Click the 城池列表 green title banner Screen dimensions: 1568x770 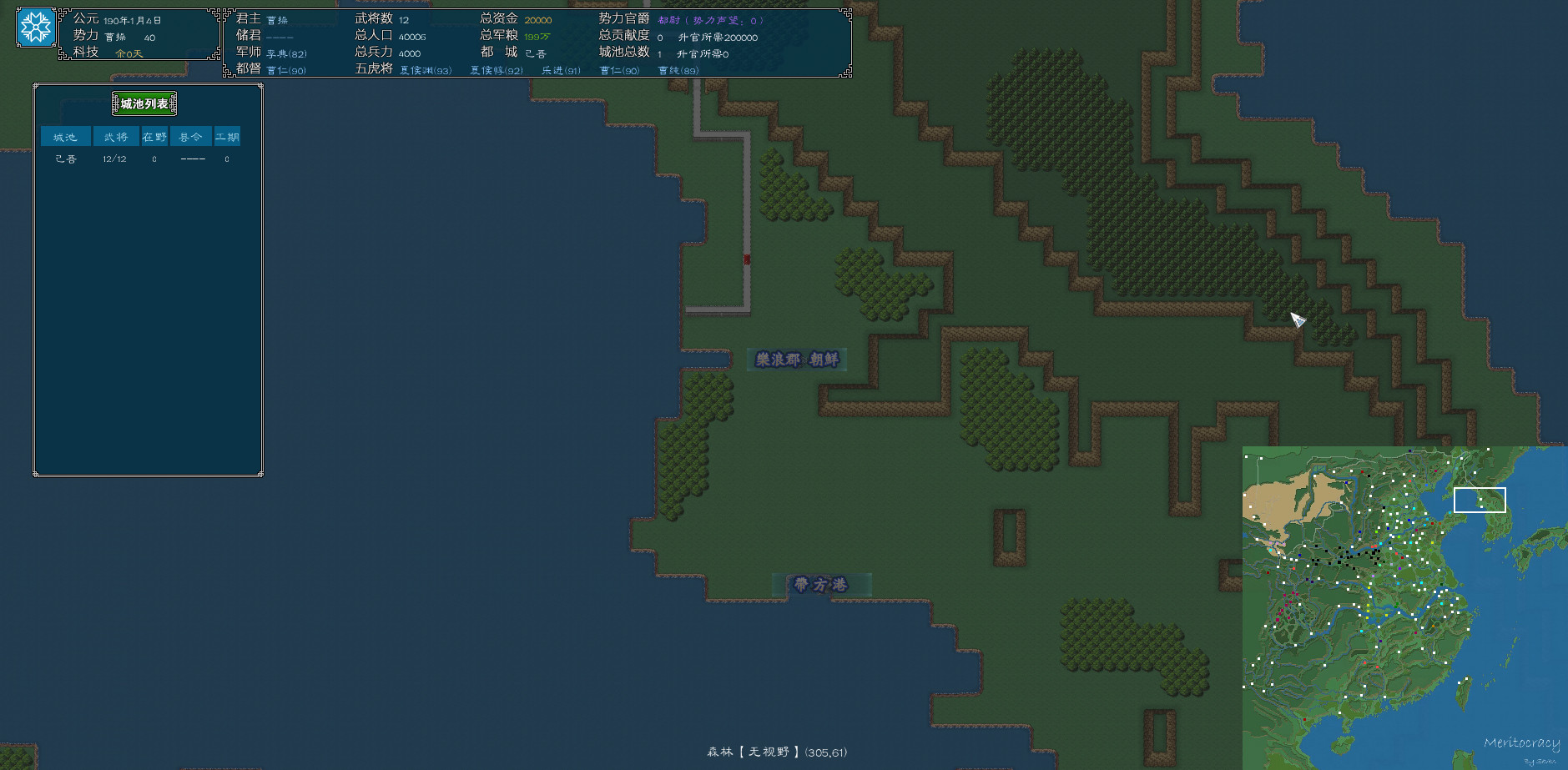(x=145, y=103)
